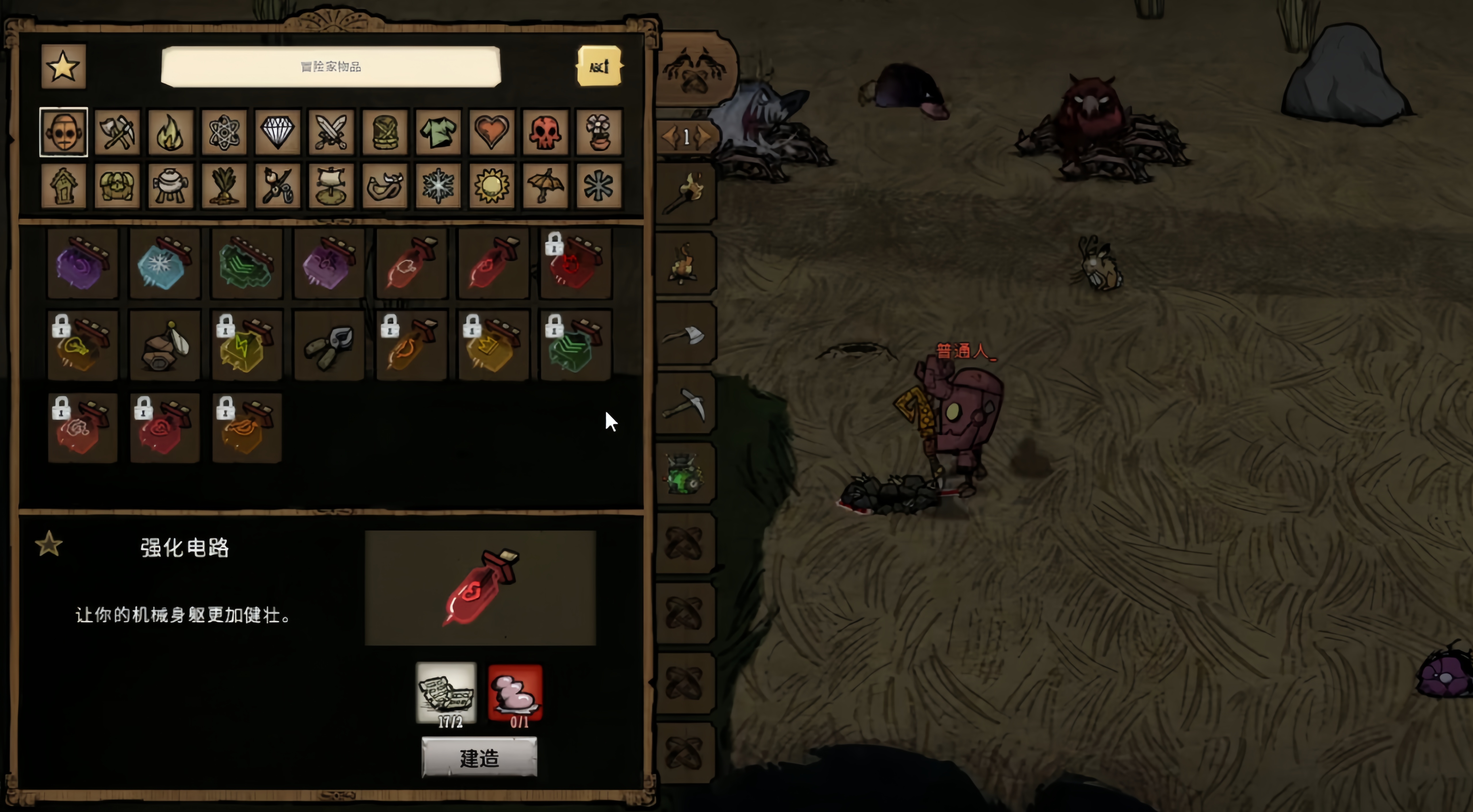Open the crock pot cooking category
This screenshot has height=812, width=1473.
[170, 186]
